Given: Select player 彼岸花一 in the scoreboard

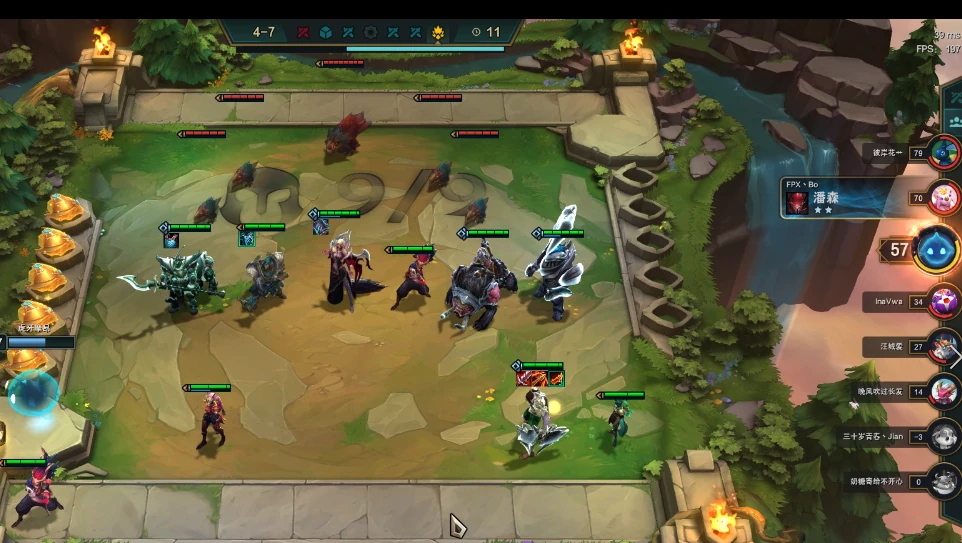Looking at the screenshot, I should point(943,153).
